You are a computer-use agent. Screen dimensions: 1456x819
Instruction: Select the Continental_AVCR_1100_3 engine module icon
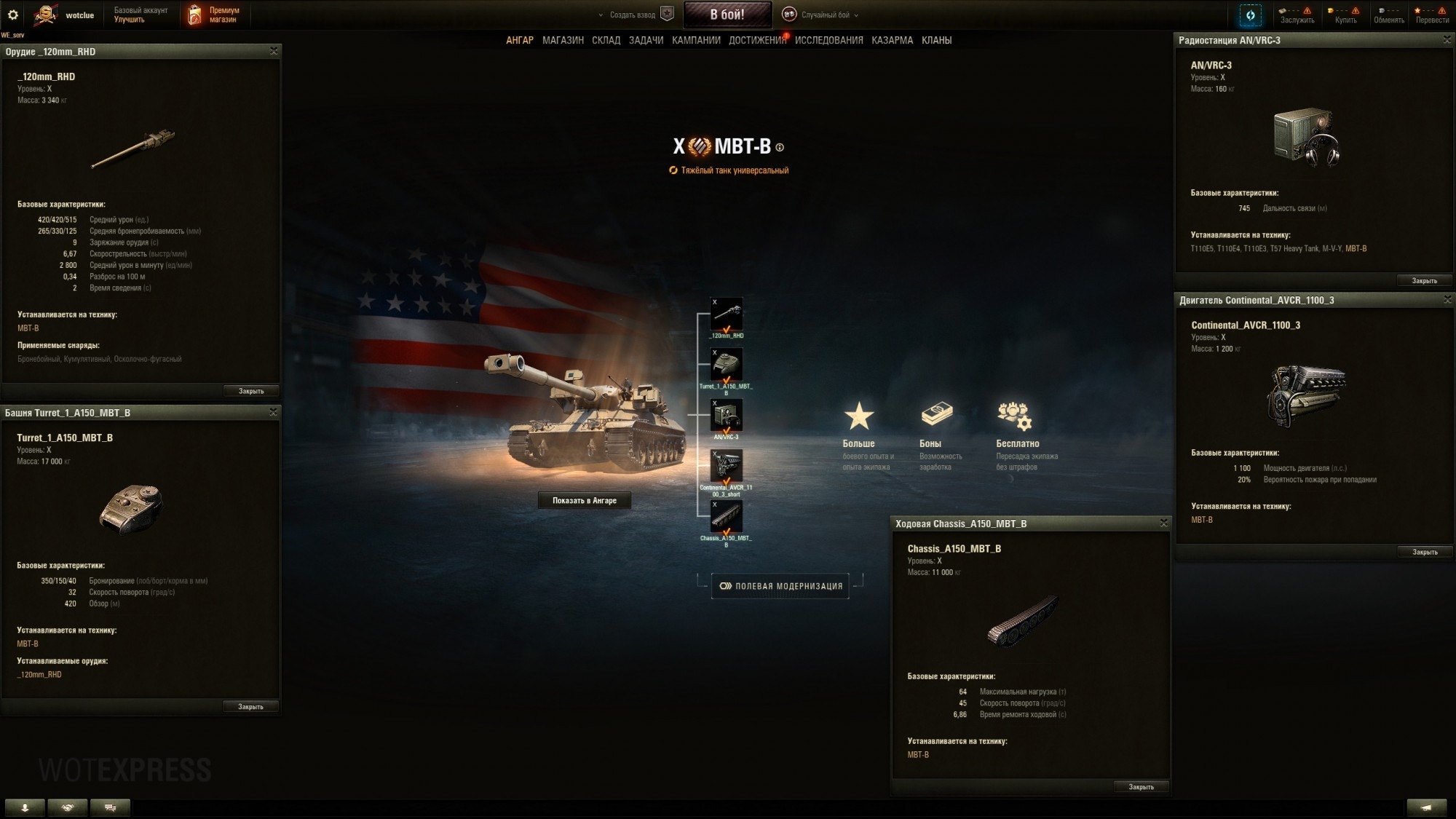(727, 466)
